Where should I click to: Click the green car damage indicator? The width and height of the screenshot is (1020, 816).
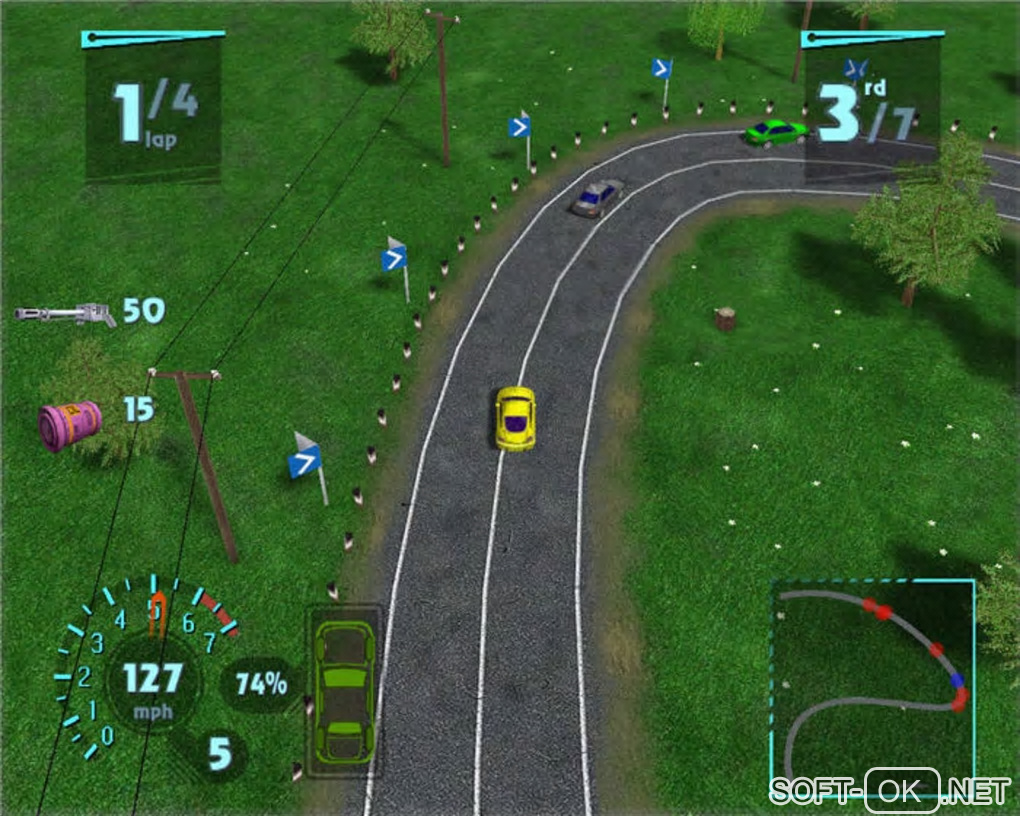(x=344, y=690)
